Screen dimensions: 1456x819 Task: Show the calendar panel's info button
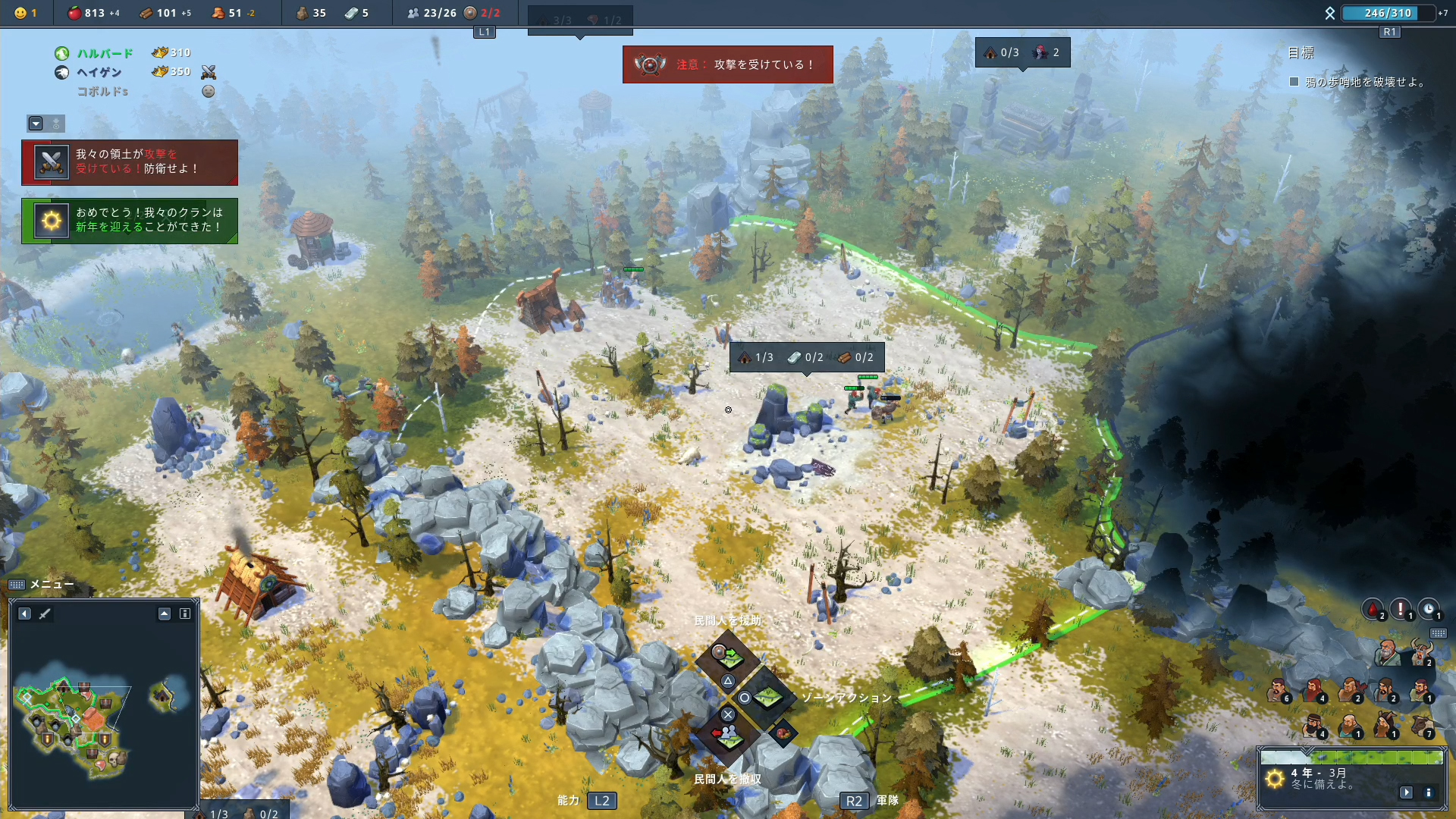point(1429,792)
